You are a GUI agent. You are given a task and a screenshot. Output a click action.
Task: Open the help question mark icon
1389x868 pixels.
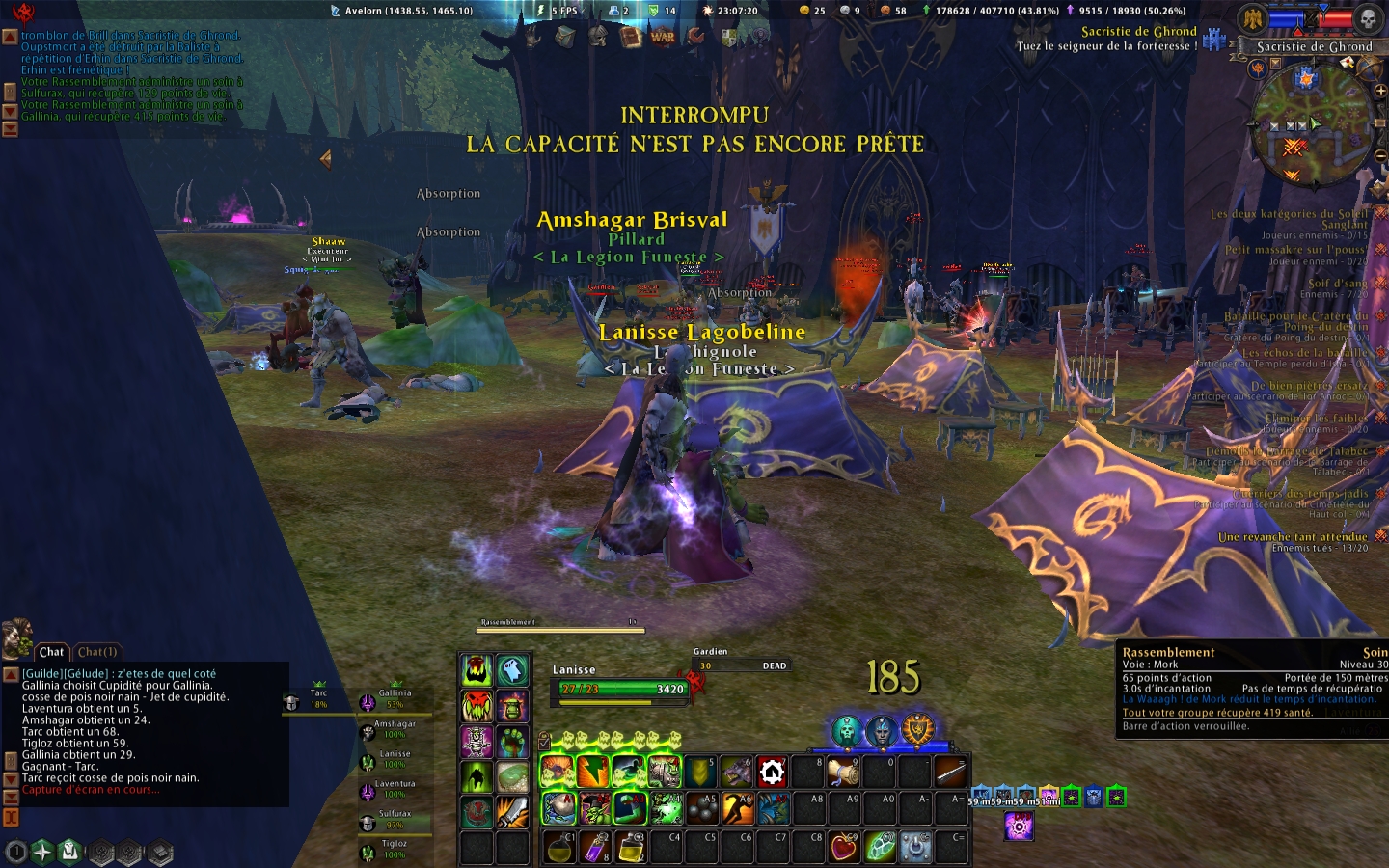(760, 37)
